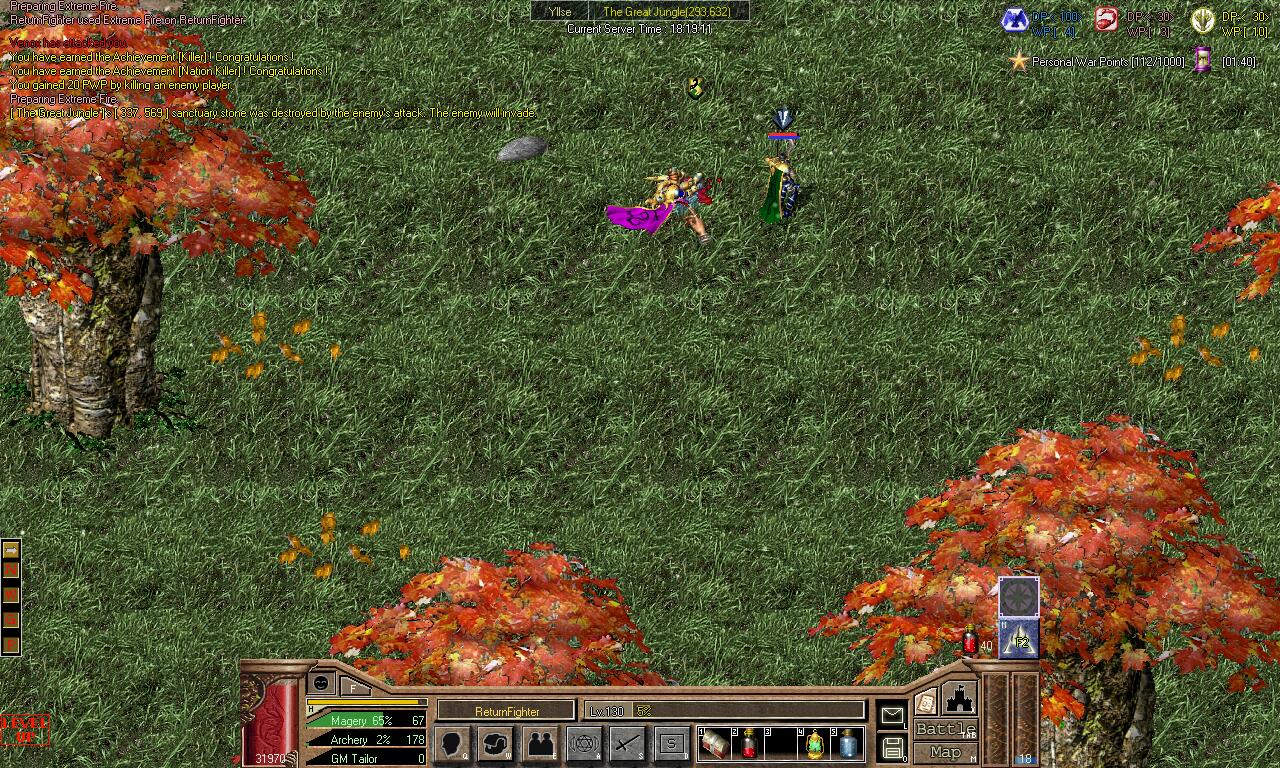Activate the F2 triangle skill icon
The width and height of the screenshot is (1280, 768).
[x=1019, y=639]
